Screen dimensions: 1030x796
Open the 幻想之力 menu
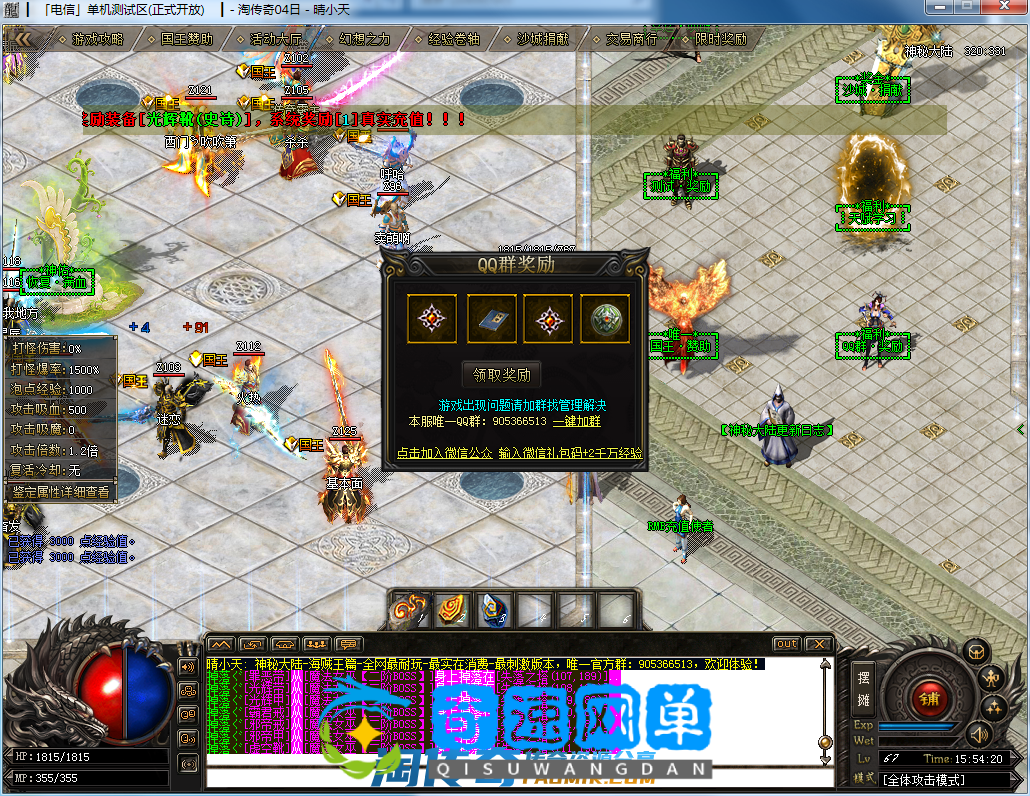click(364, 40)
